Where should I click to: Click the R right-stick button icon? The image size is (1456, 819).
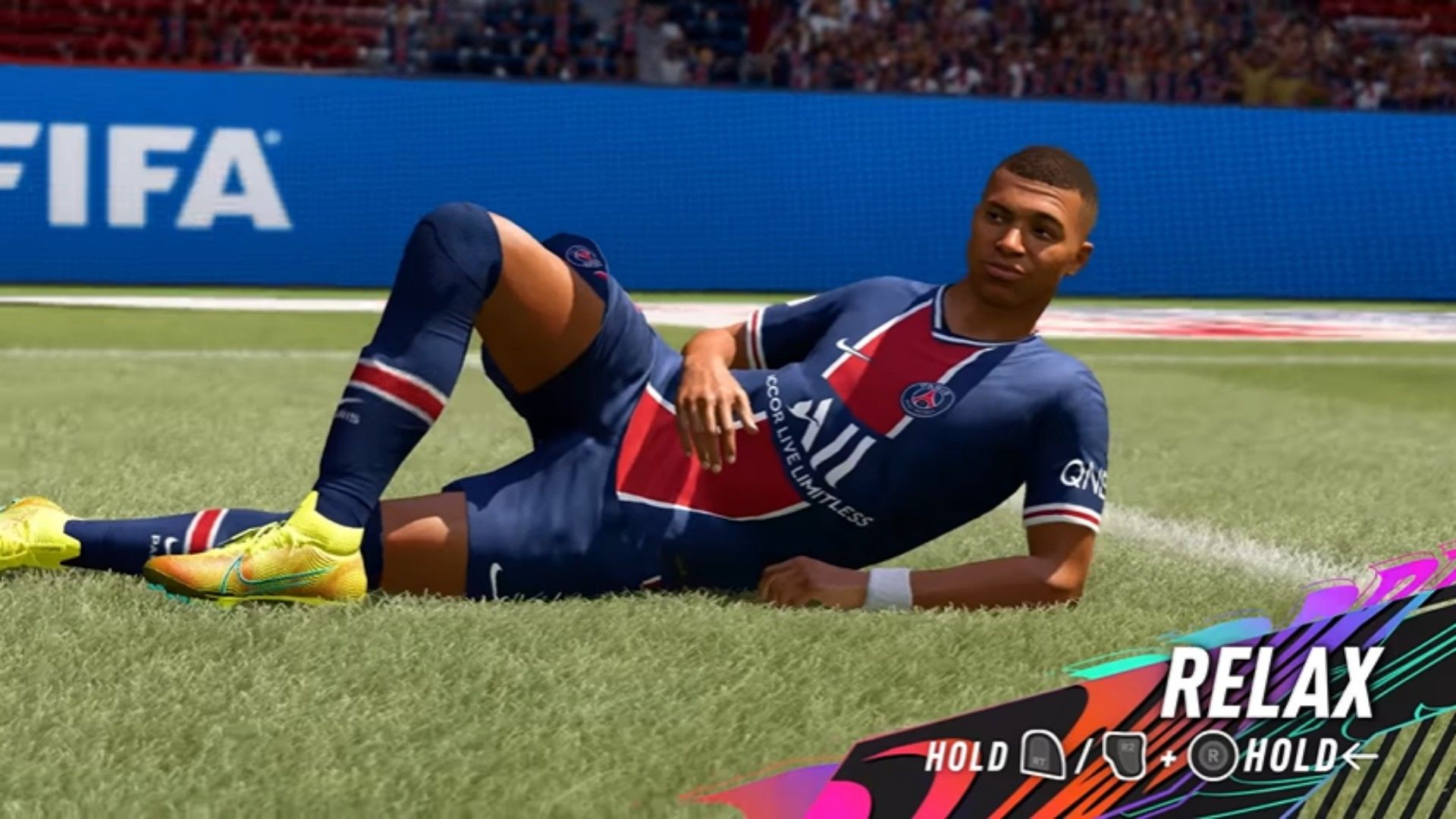tap(1213, 755)
